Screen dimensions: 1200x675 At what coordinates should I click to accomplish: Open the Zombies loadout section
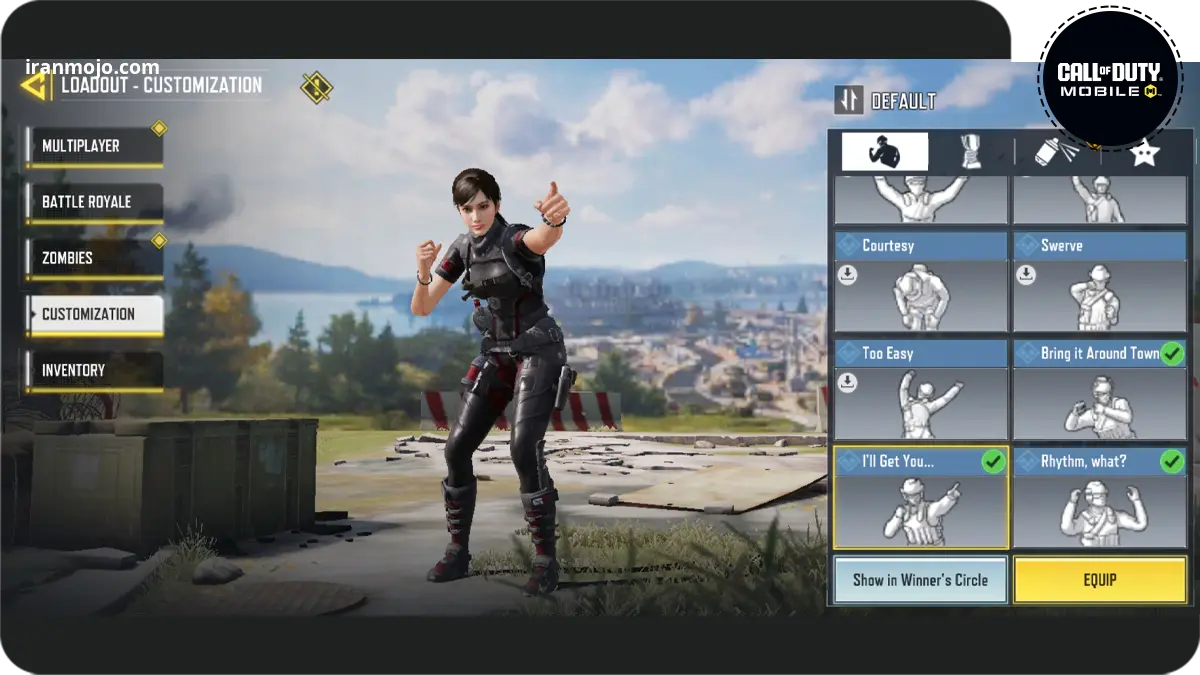coord(95,258)
